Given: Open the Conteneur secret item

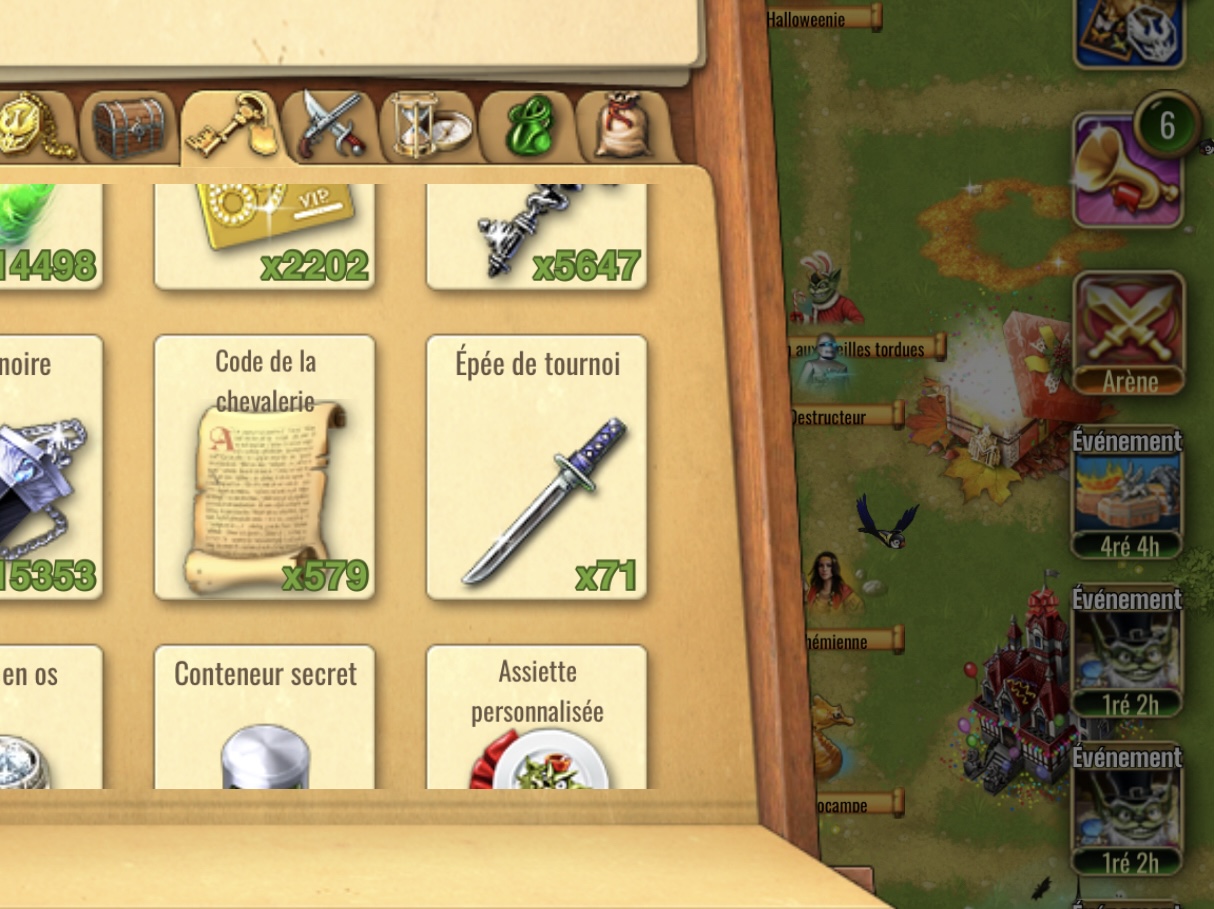Looking at the screenshot, I should click(x=265, y=720).
